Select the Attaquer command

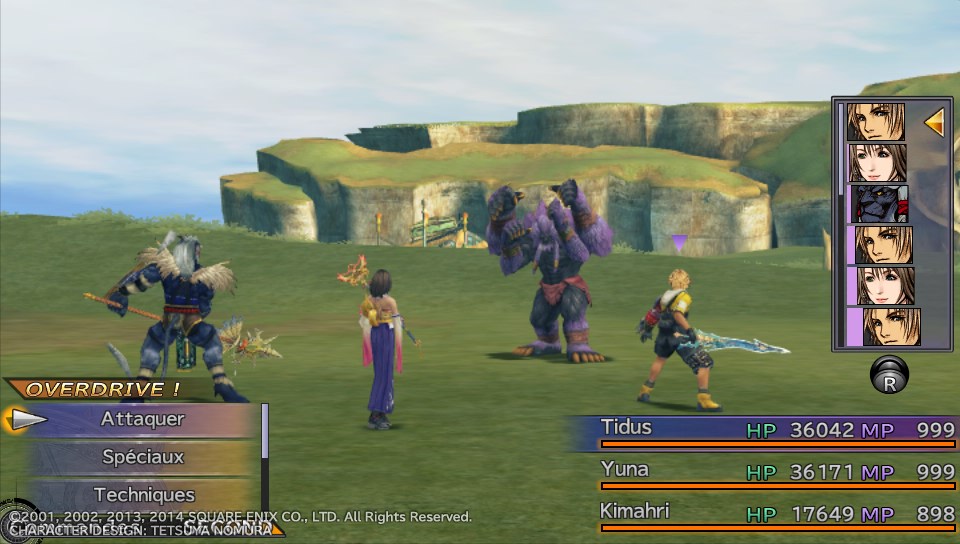142,419
